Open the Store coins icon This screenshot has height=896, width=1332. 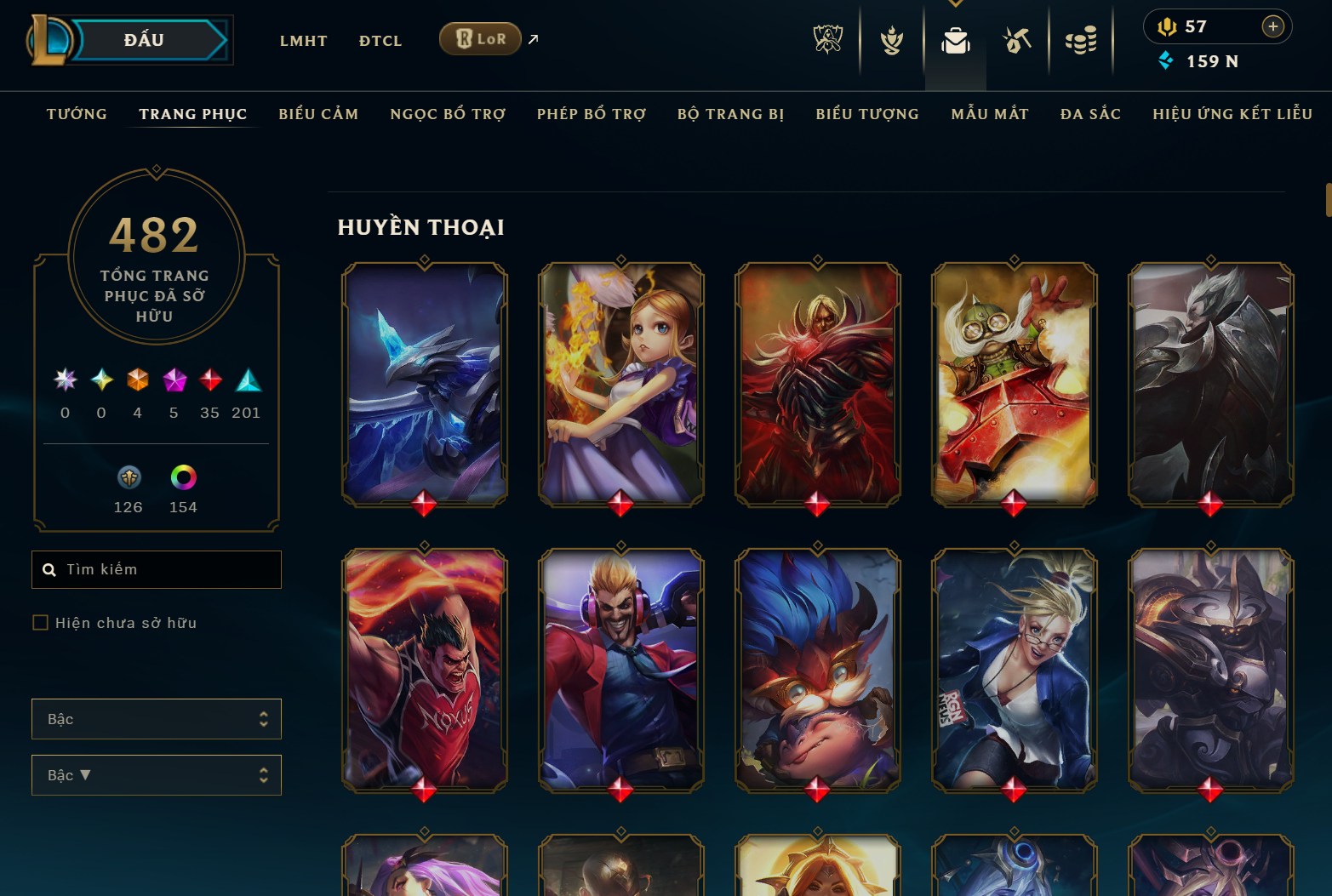1081,38
